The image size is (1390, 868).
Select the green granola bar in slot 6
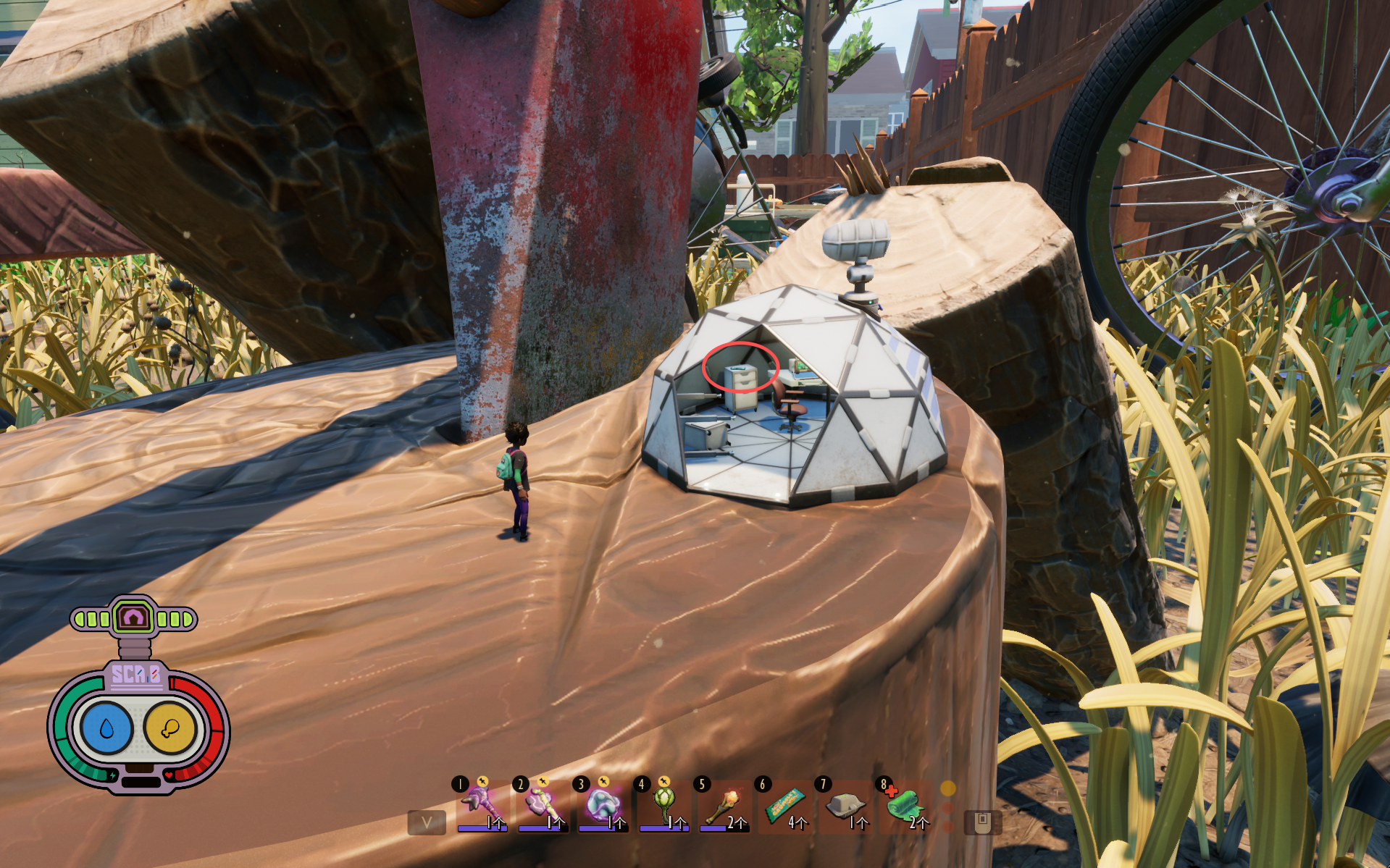pyautogui.click(x=785, y=805)
